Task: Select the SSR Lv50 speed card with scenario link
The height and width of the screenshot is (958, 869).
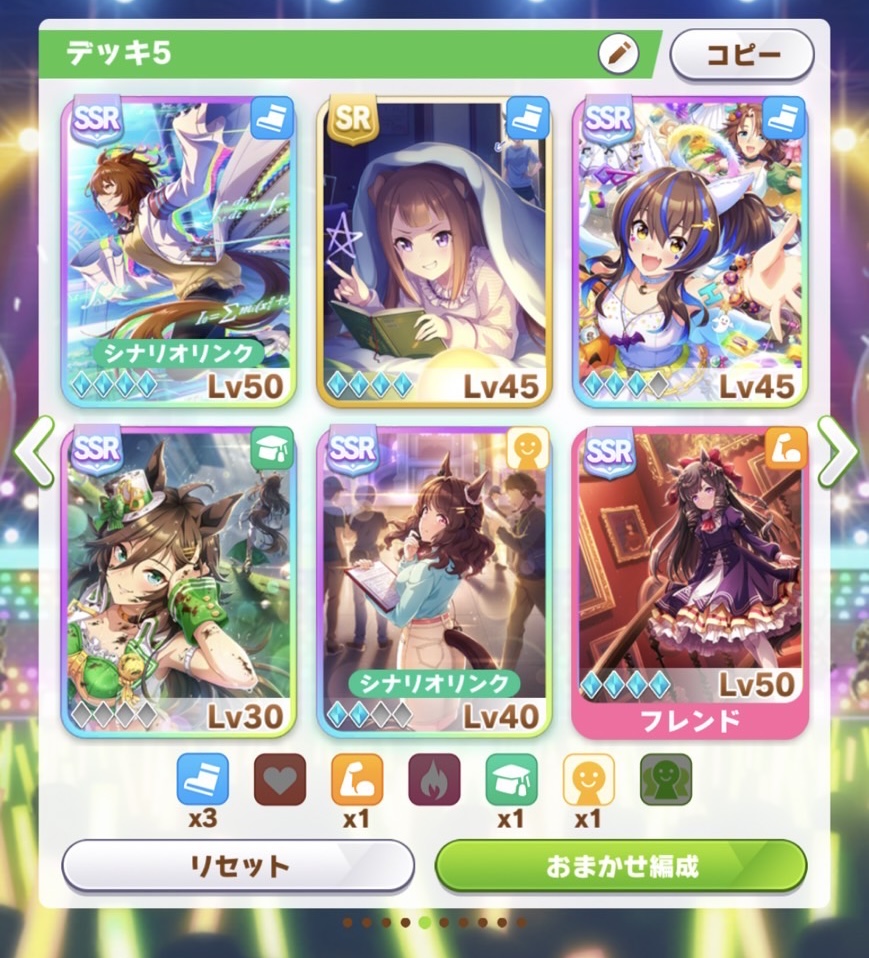Action: pos(178,250)
